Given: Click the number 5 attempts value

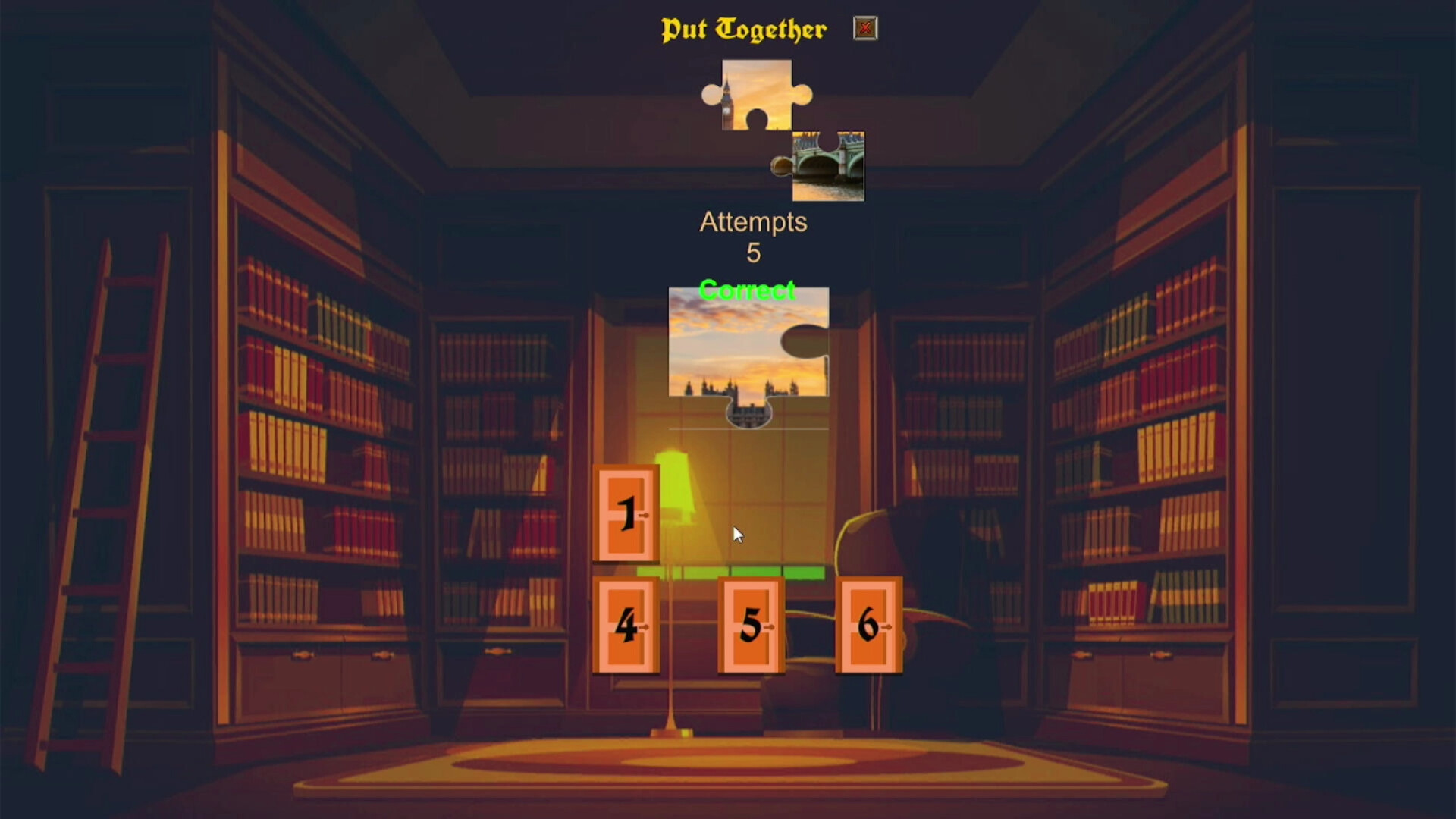Looking at the screenshot, I should coord(752,254).
